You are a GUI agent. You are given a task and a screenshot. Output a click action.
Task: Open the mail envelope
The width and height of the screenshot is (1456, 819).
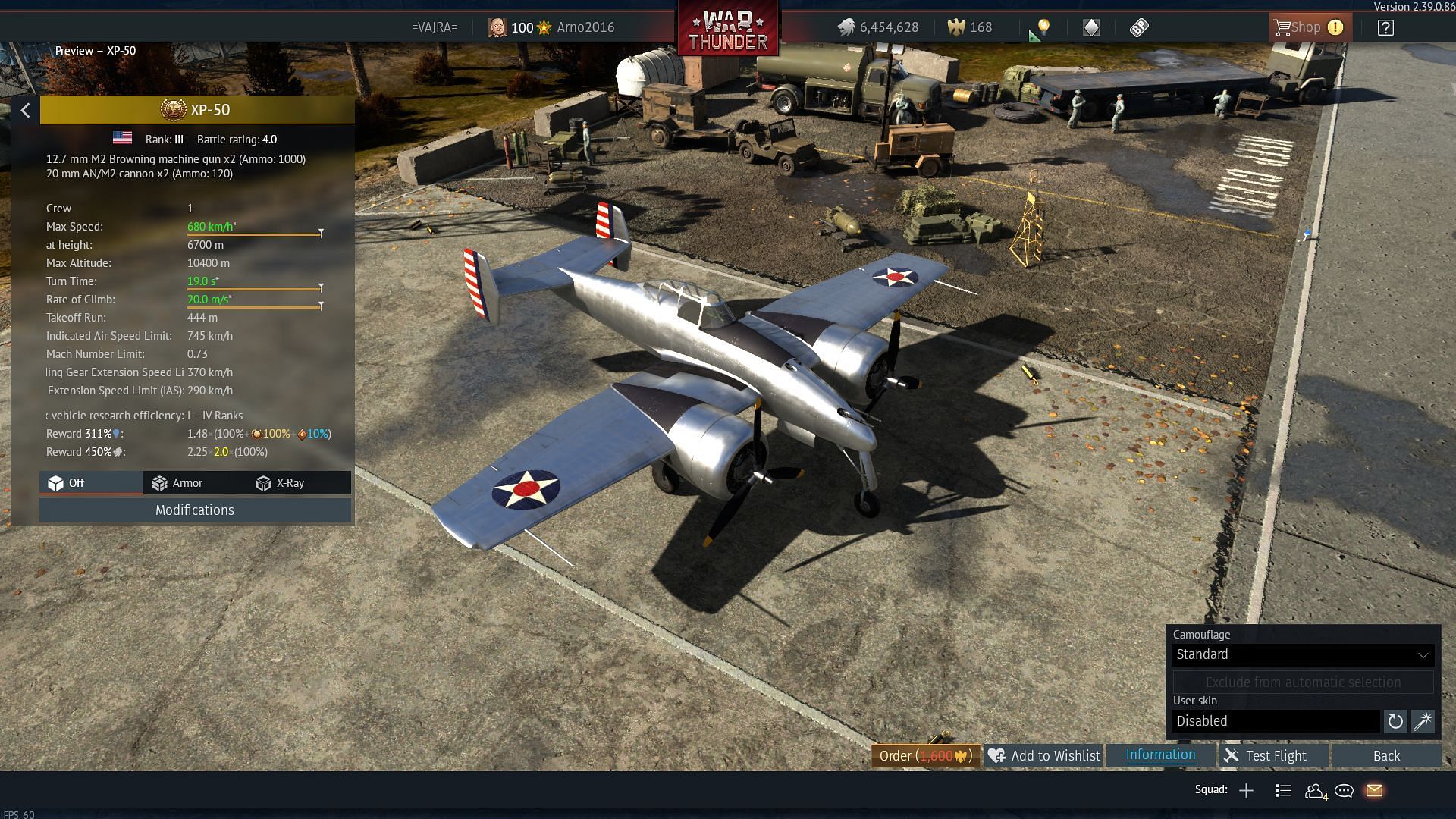pyautogui.click(x=1374, y=791)
